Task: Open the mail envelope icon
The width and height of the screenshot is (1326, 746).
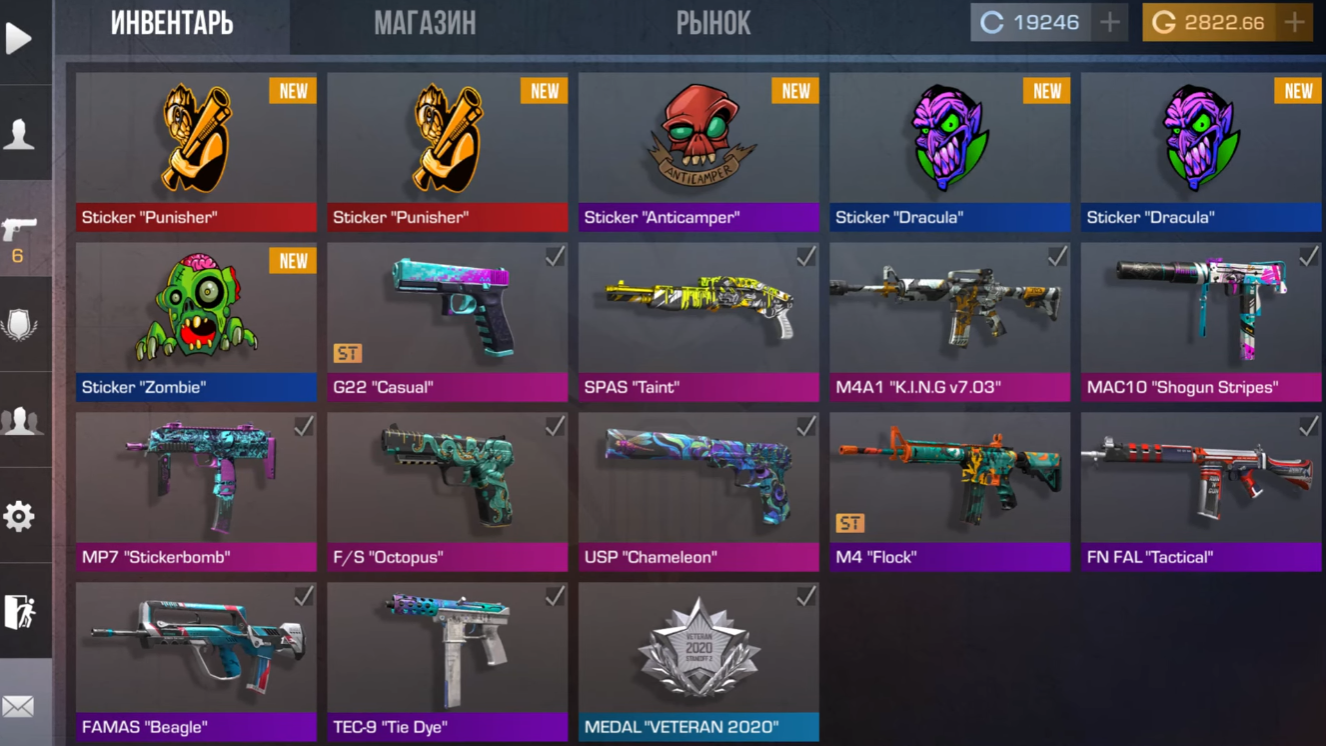Action: click(19, 707)
